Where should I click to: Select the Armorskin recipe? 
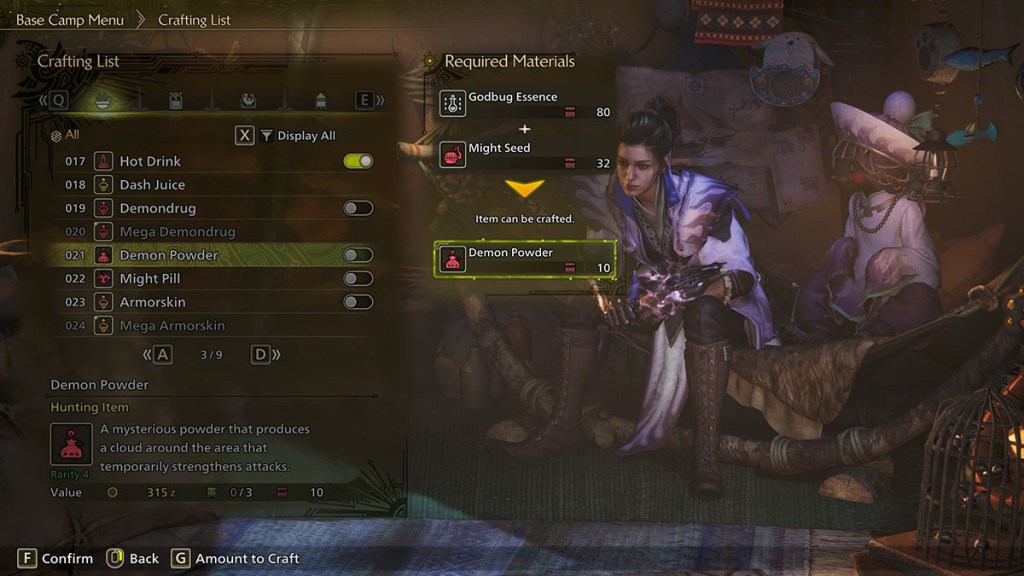click(152, 302)
